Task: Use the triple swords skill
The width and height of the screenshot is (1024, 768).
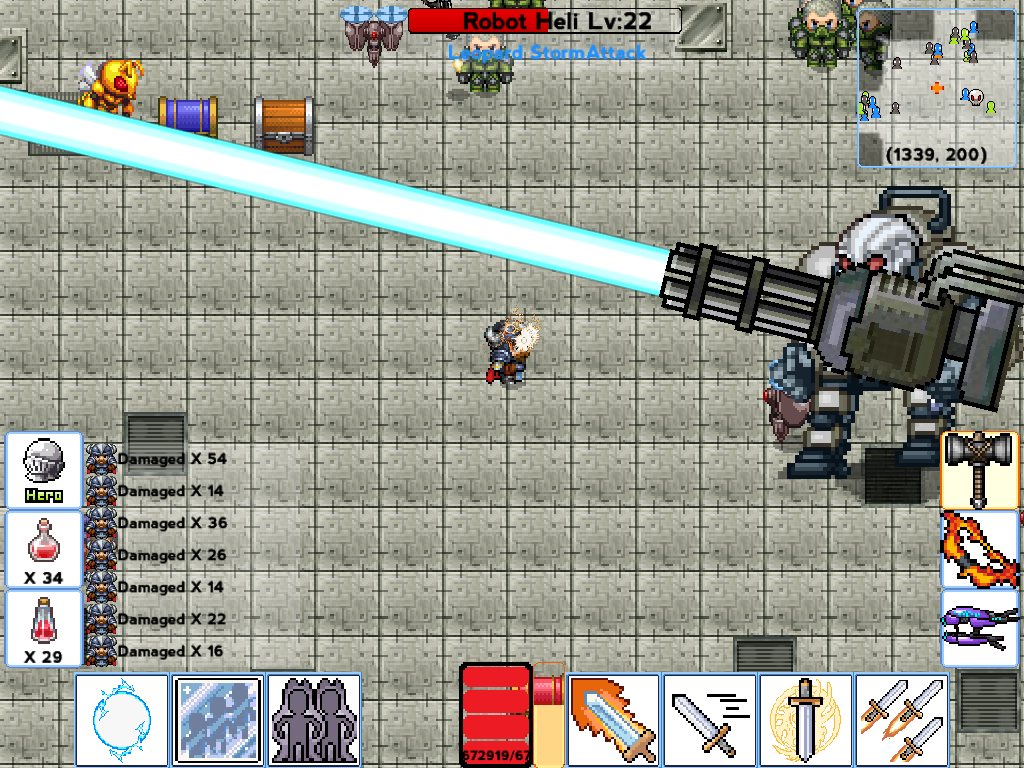Action: (901, 719)
